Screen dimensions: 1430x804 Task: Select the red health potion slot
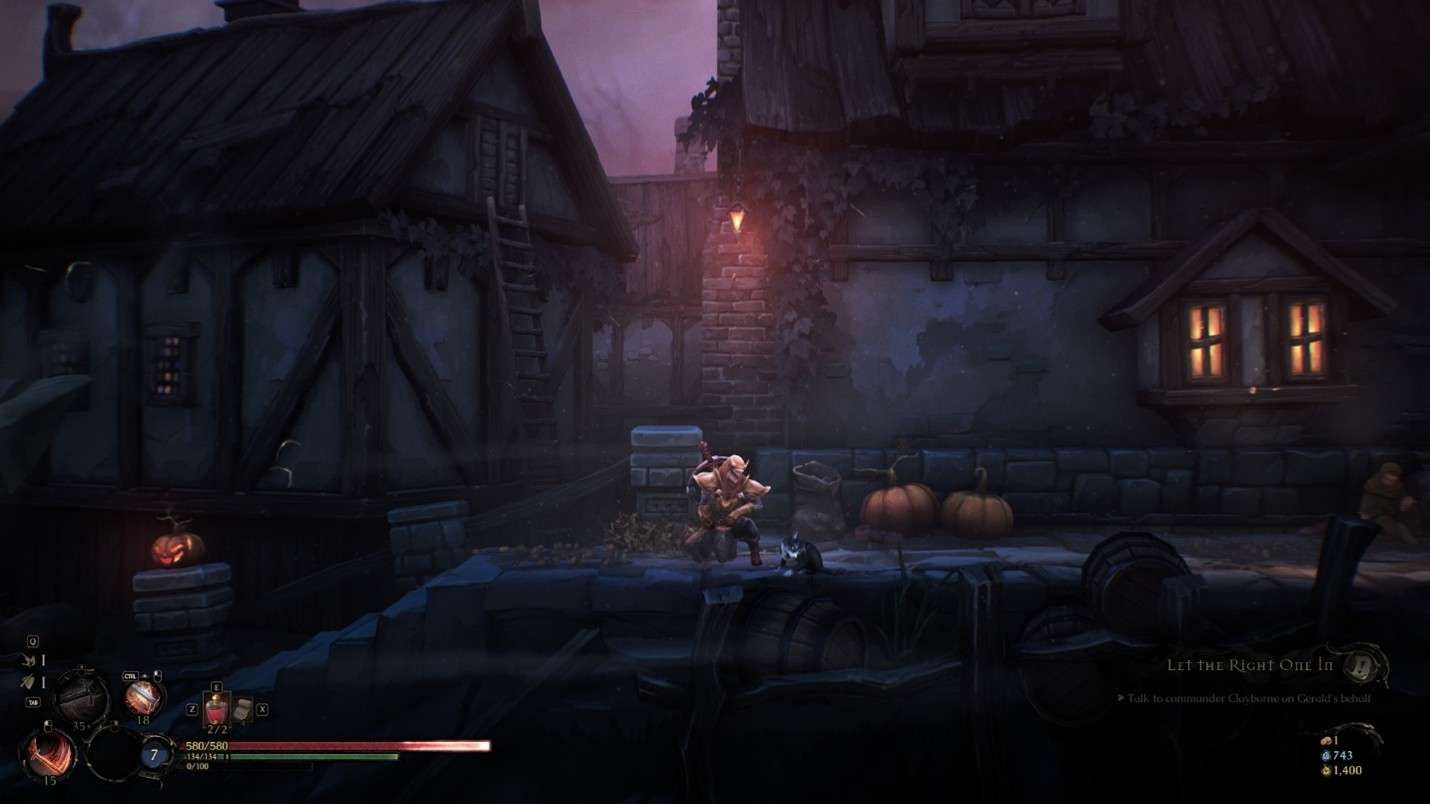216,710
